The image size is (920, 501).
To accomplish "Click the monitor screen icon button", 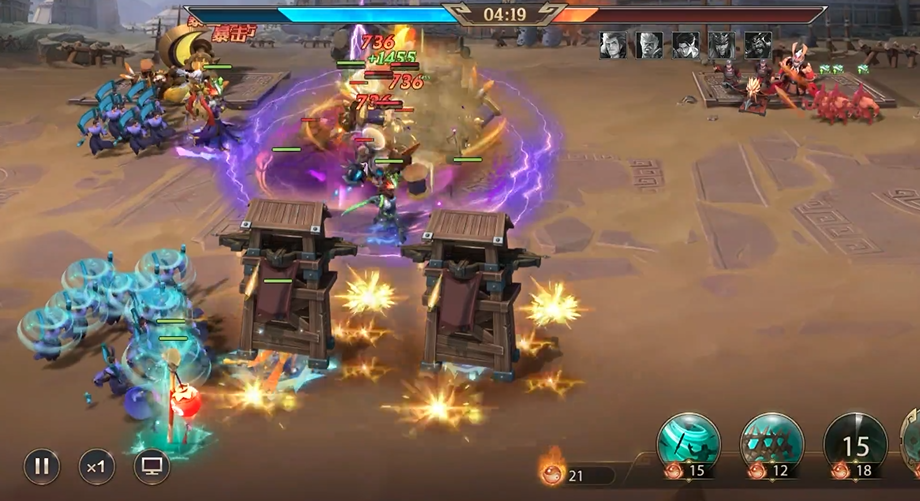I will 152,466.
